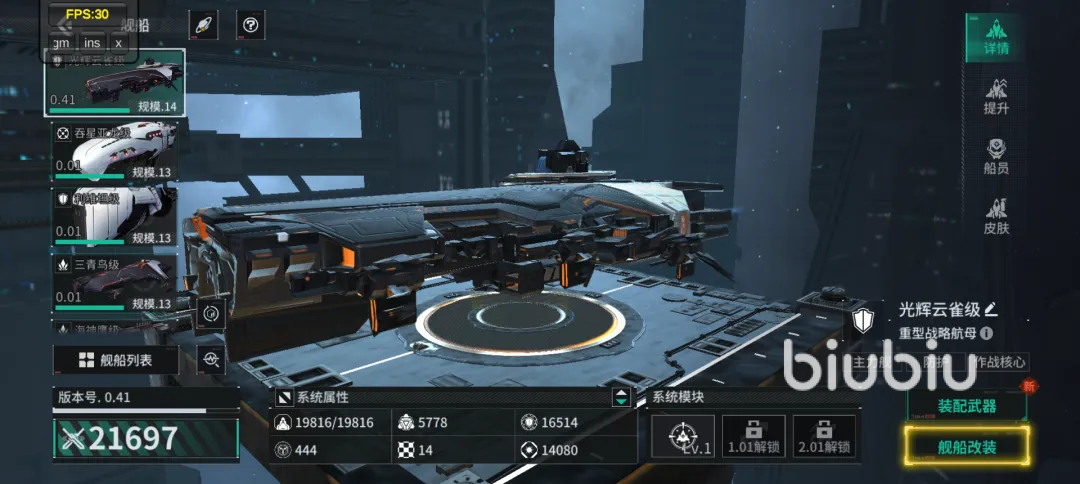Select the locked 1.01解锁 module slot

pos(753,437)
